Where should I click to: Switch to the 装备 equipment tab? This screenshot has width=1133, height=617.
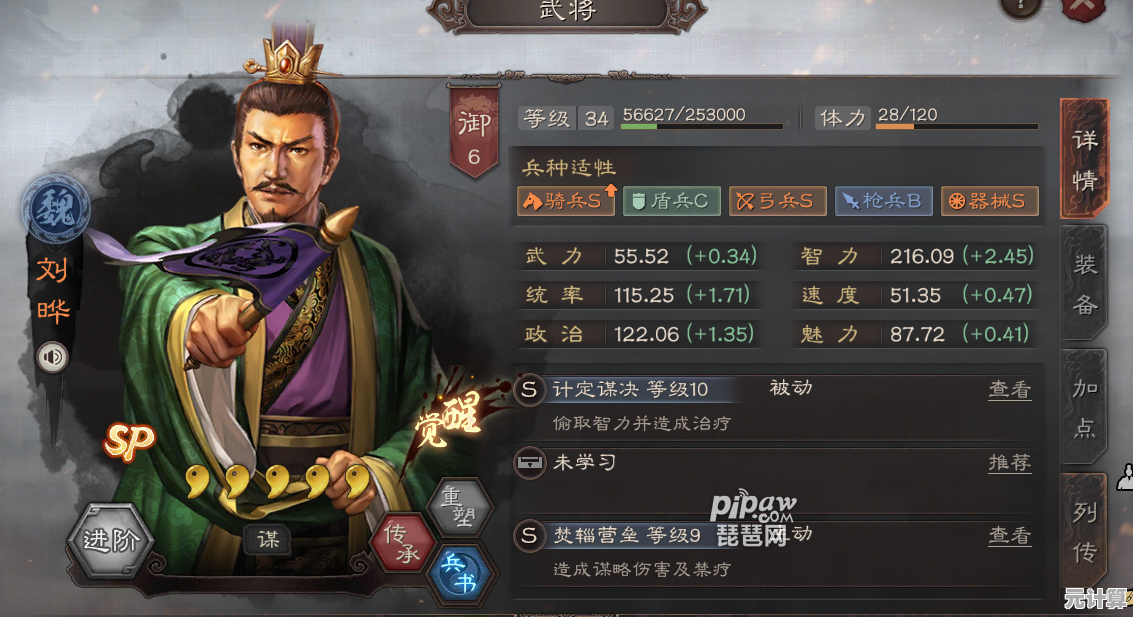click(x=1085, y=285)
